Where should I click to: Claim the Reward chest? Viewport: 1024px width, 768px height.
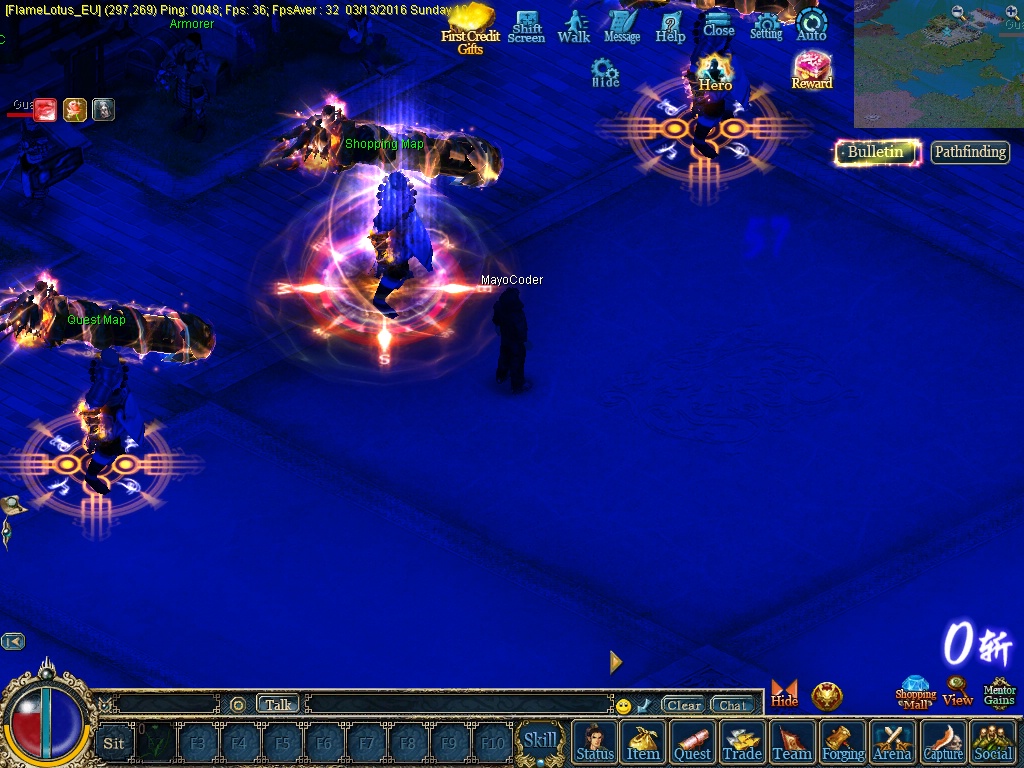812,71
